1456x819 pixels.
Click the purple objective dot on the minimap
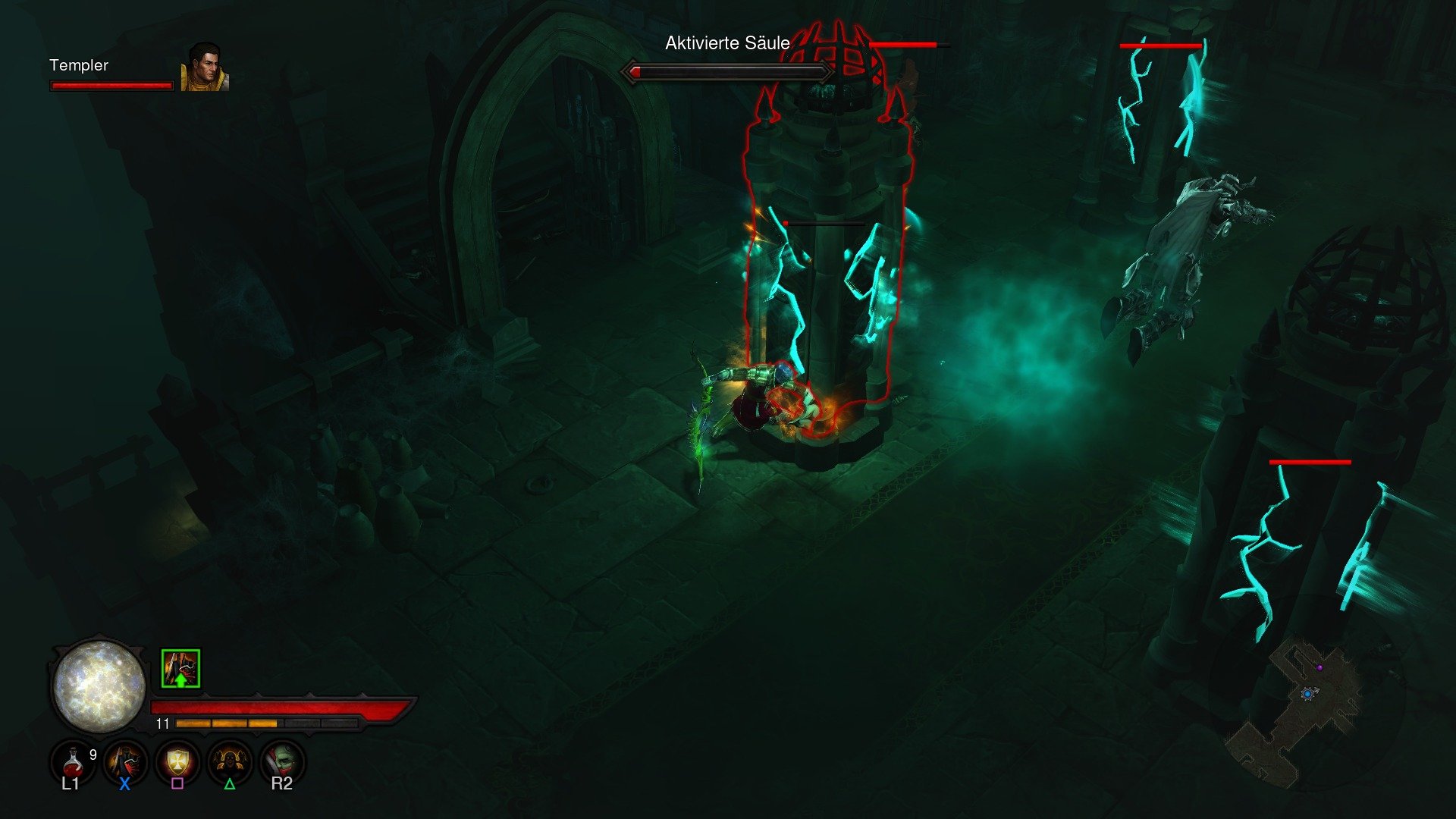tap(1320, 667)
